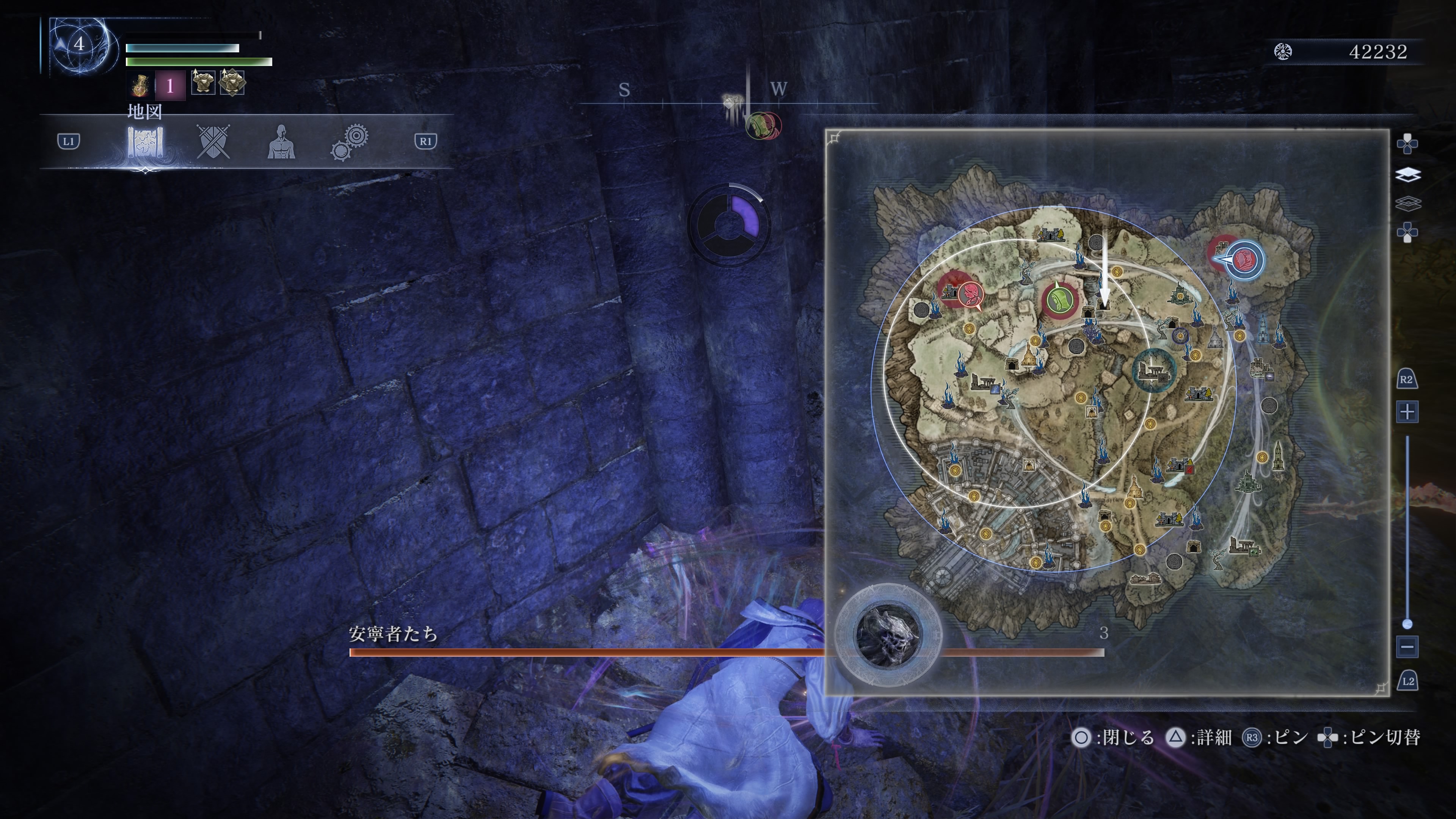Viewport: 1456px width, 819px height.
Task: Click the map zoom slider handle
Action: pos(1407,624)
